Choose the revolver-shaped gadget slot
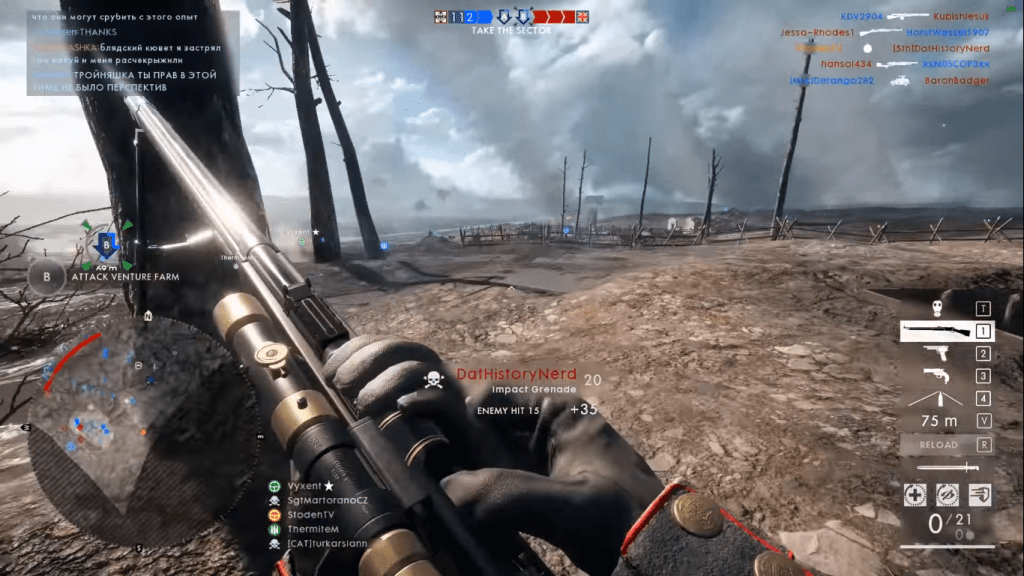The image size is (1024, 576). [937, 376]
